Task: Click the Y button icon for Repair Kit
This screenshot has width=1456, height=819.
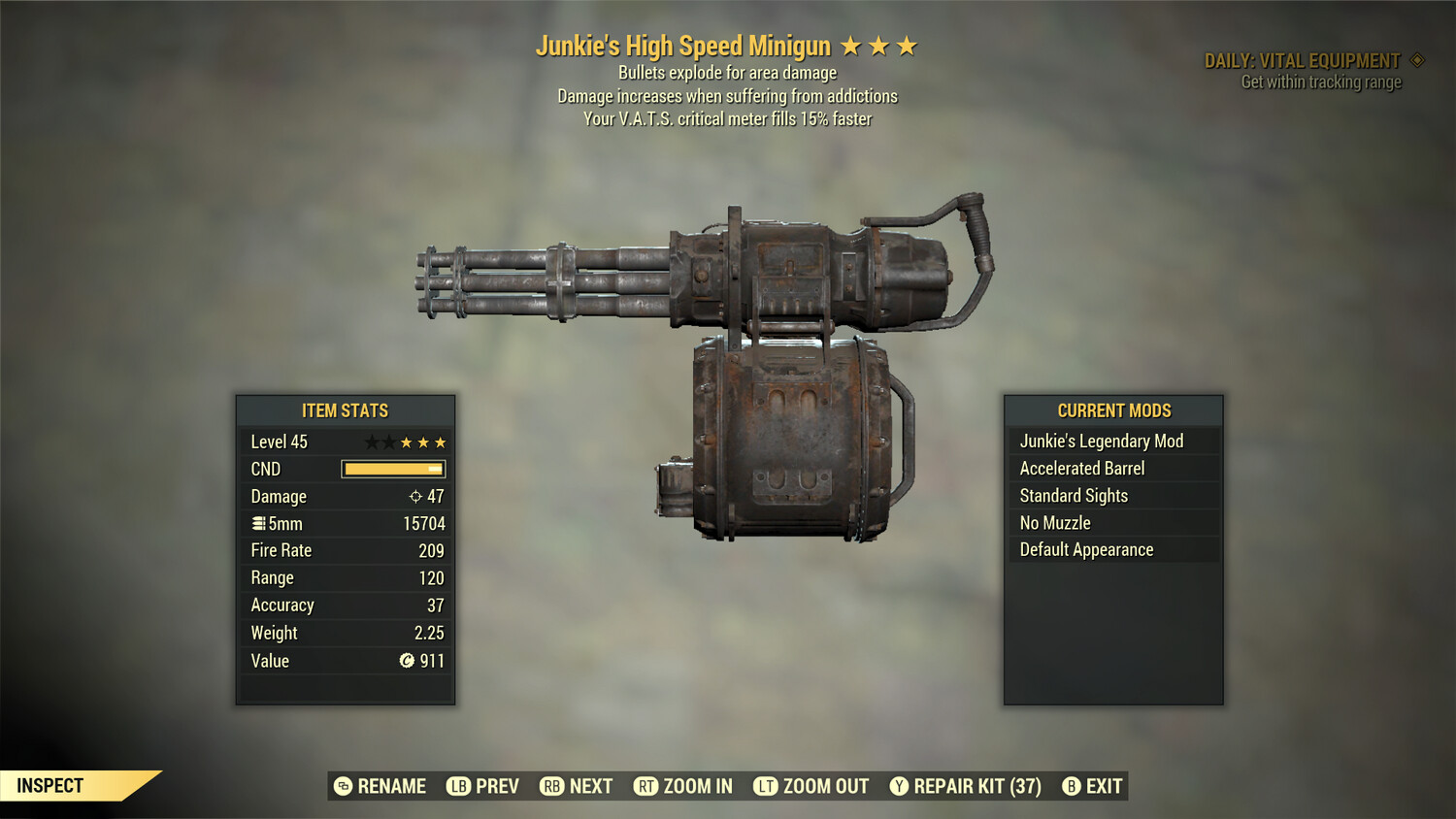Action: click(x=898, y=786)
